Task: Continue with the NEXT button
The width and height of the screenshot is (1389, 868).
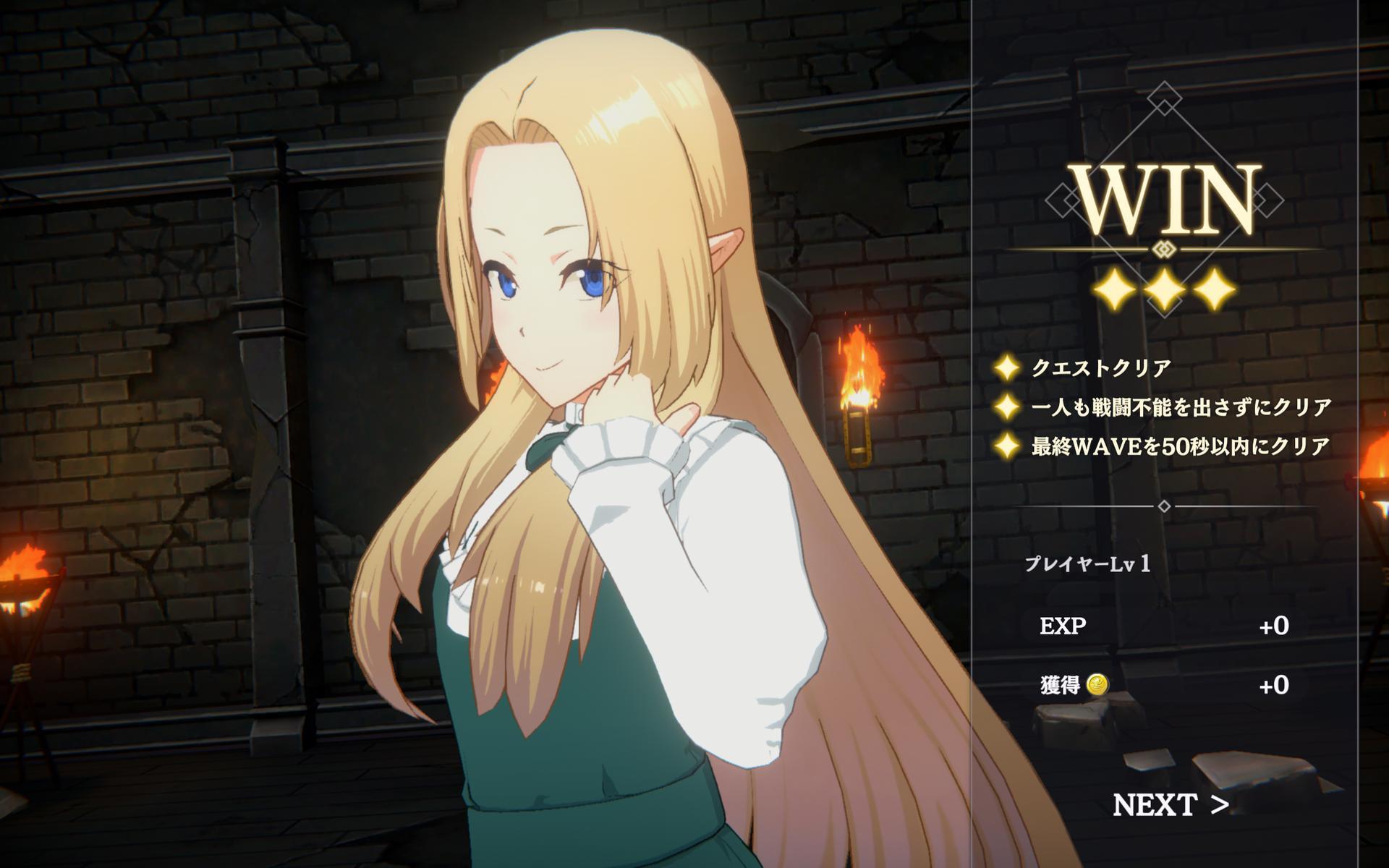Action: (x=1170, y=804)
